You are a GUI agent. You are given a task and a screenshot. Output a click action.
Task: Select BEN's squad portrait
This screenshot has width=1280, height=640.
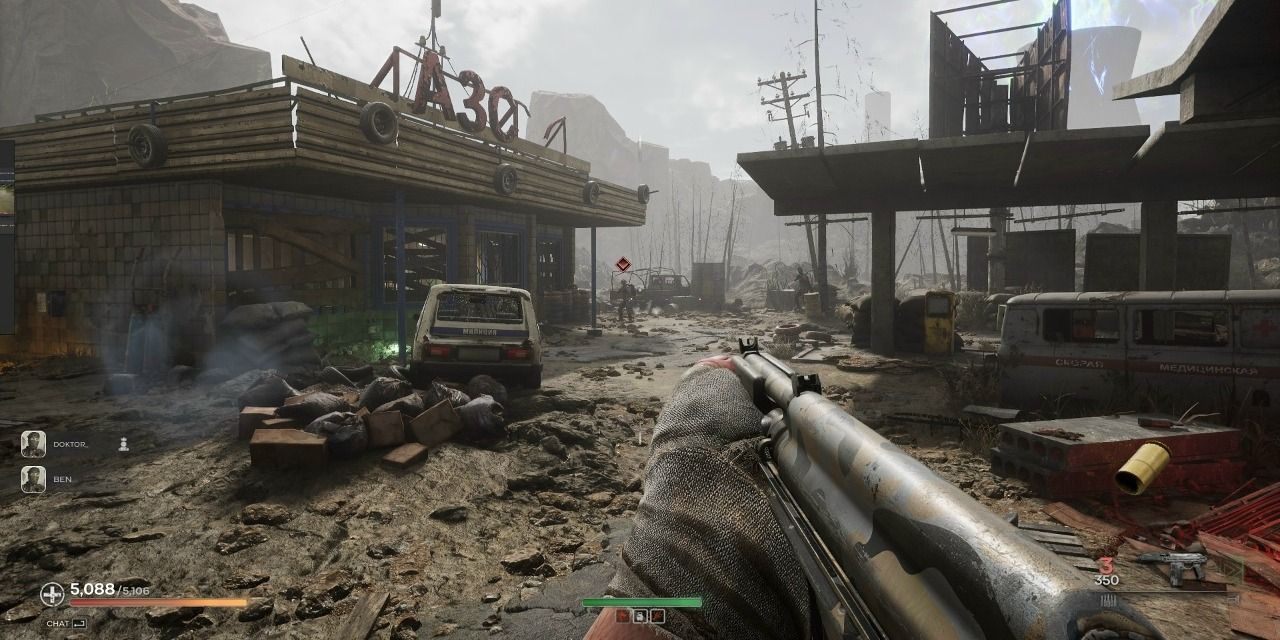pyautogui.click(x=33, y=480)
